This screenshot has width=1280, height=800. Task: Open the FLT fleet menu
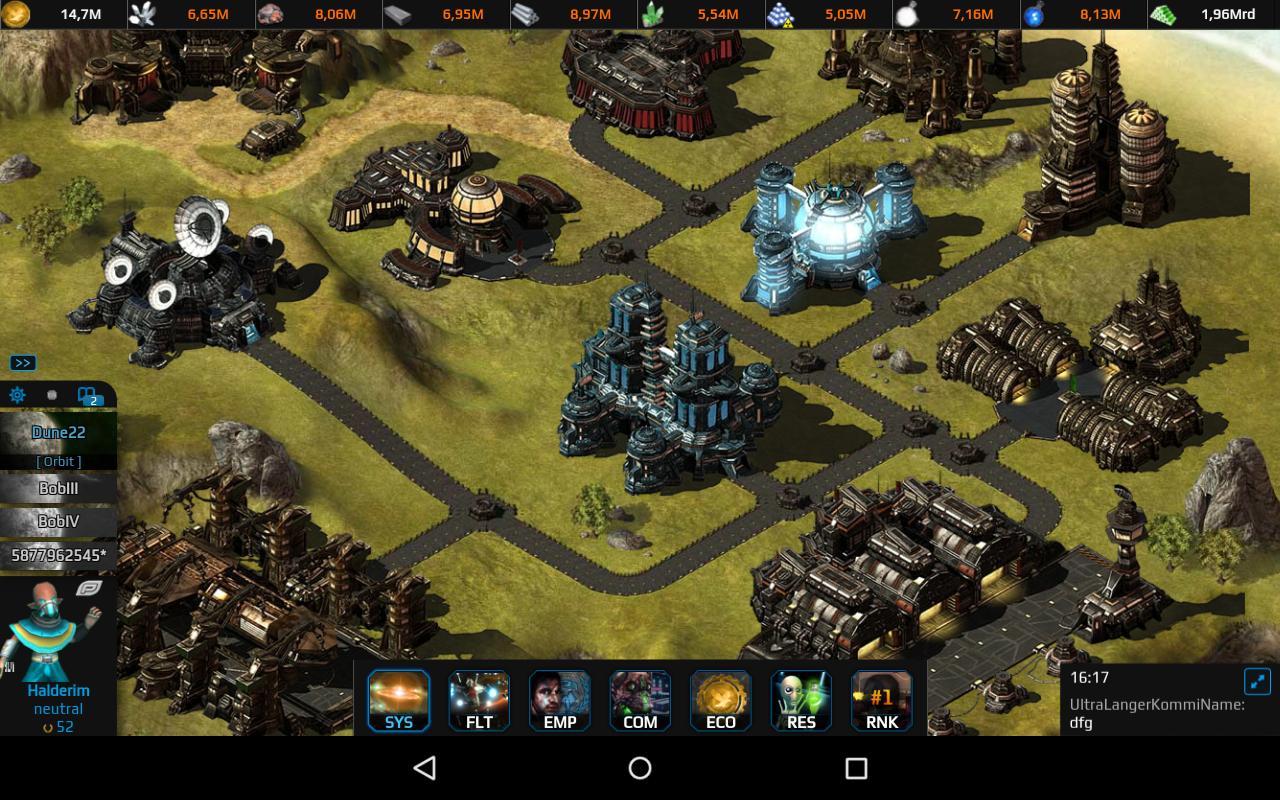tap(479, 700)
